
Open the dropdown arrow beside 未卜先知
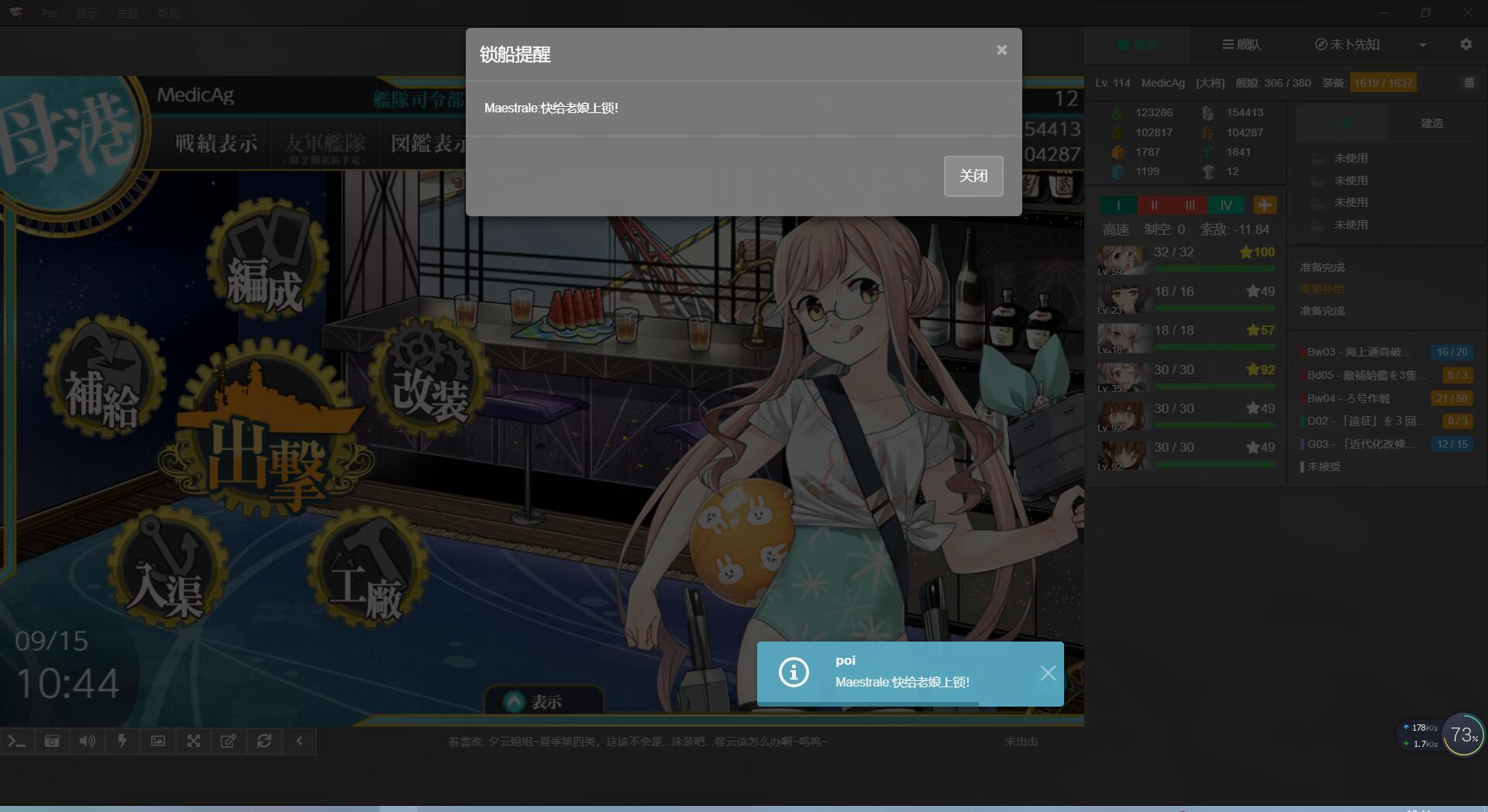point(1424,44)
